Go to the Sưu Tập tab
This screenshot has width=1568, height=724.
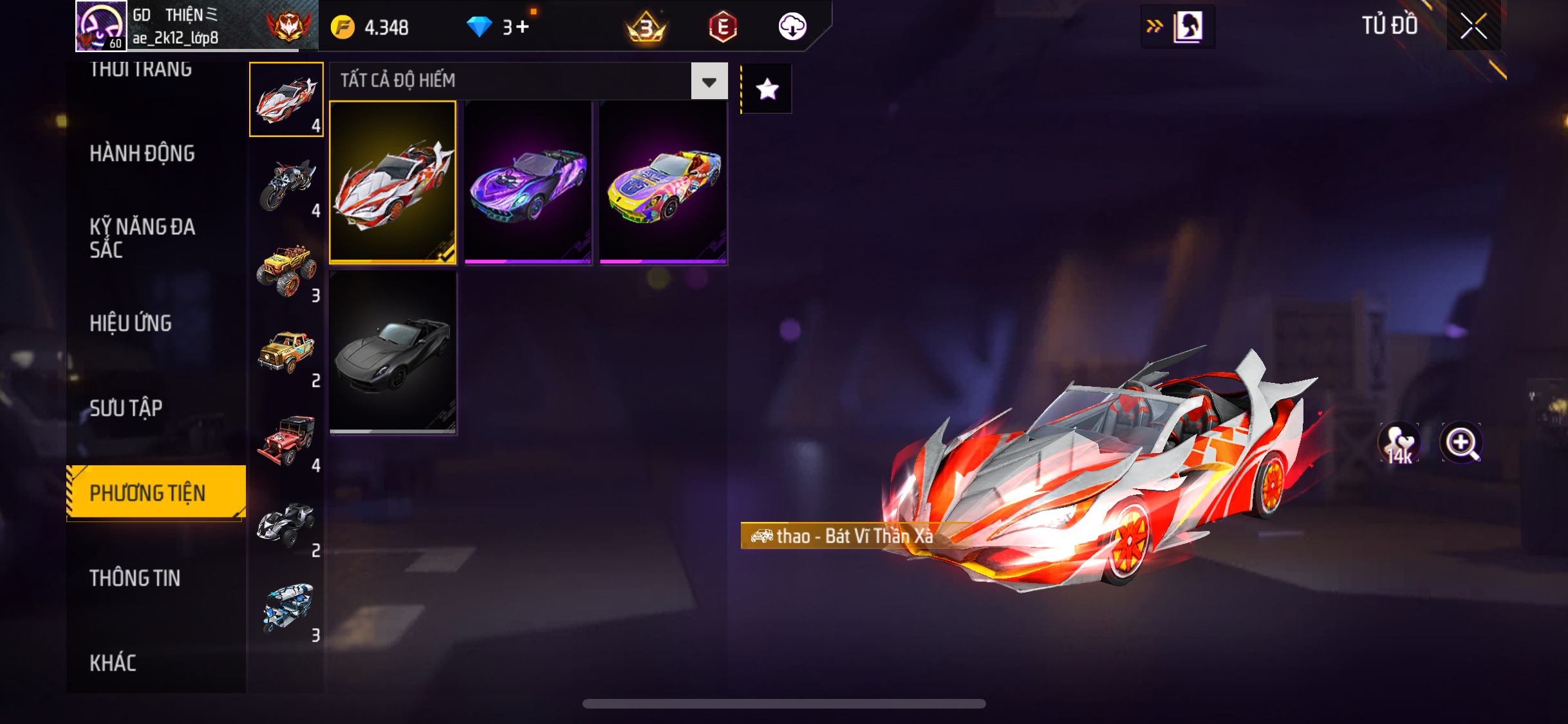pyautogui.click(x=126, y=408)
